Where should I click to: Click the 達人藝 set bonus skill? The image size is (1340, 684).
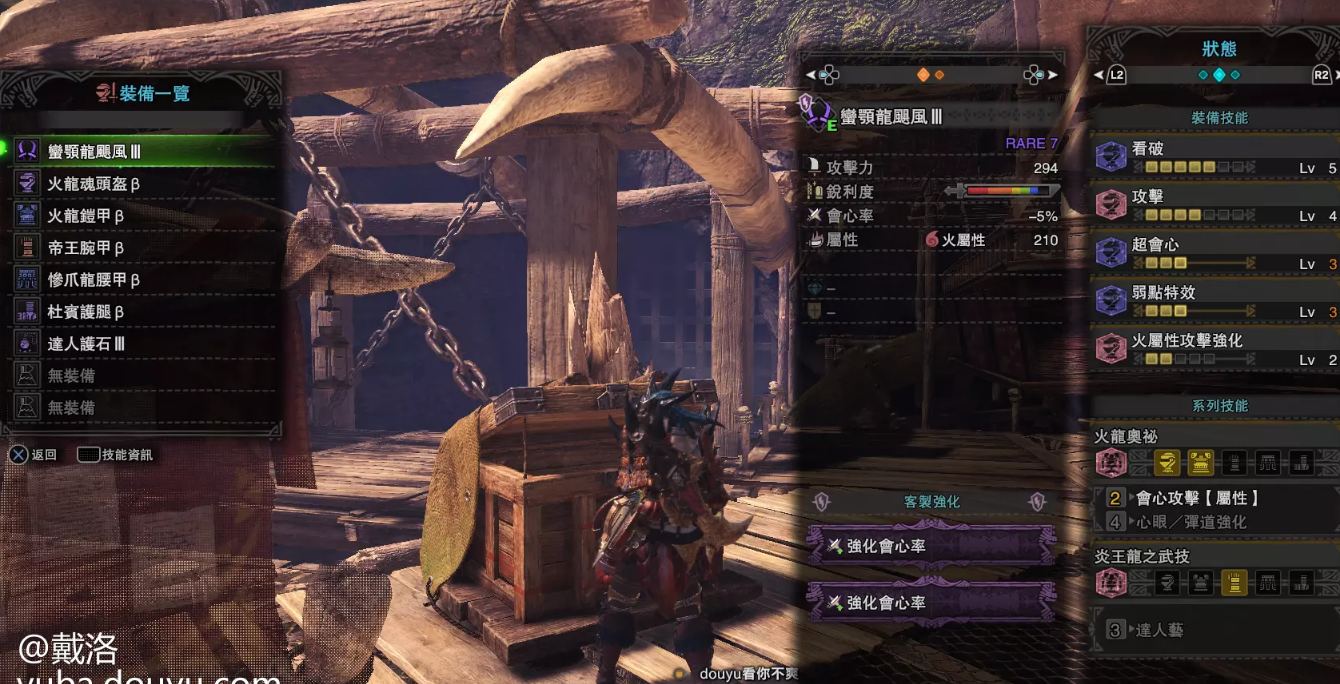click(1160, 630)
